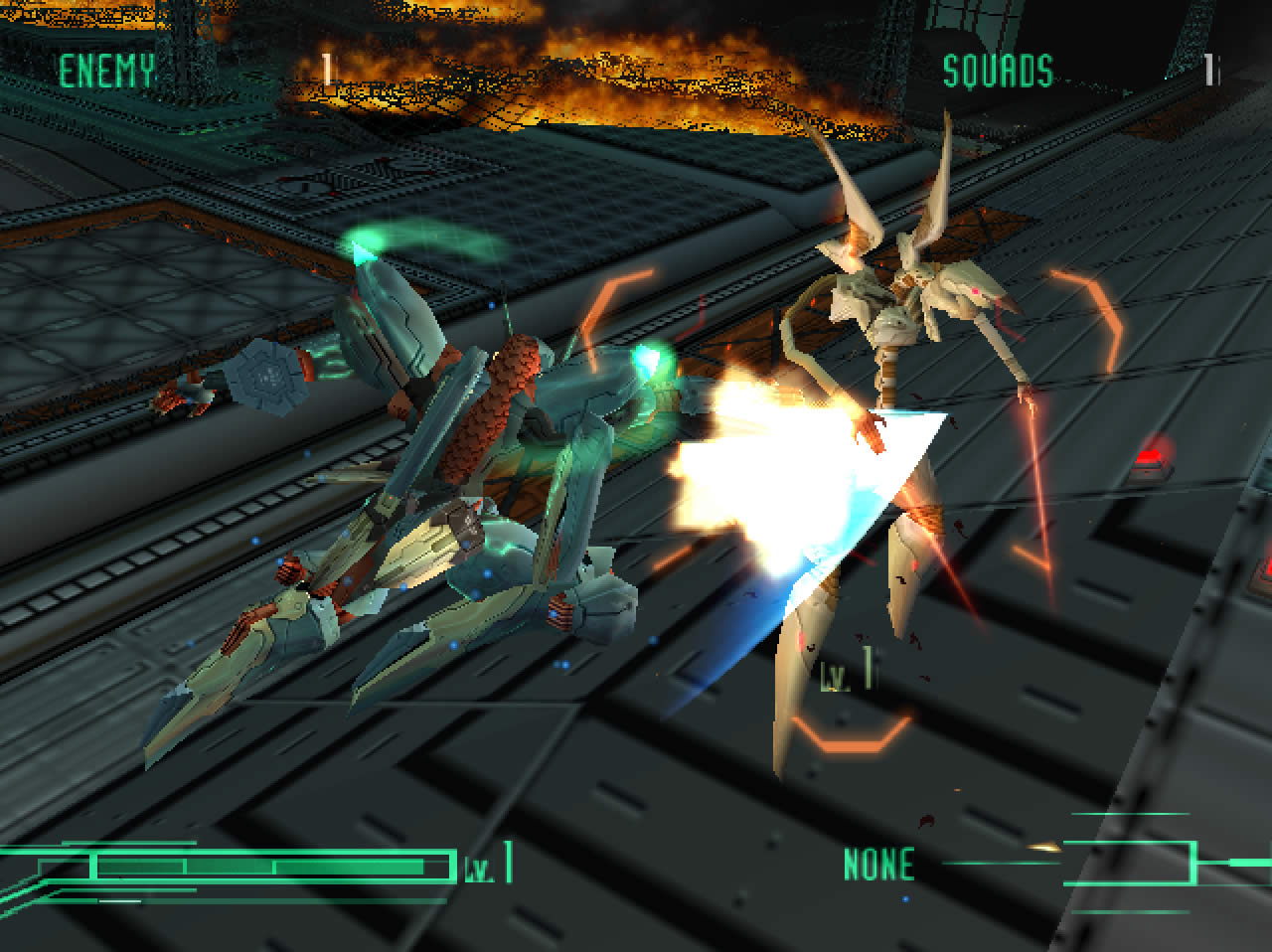The height and width of the screenshot is (952, 1272).
Task: Click the sub-weapon gauge frame beside NONE
Action: [1128, 862]
